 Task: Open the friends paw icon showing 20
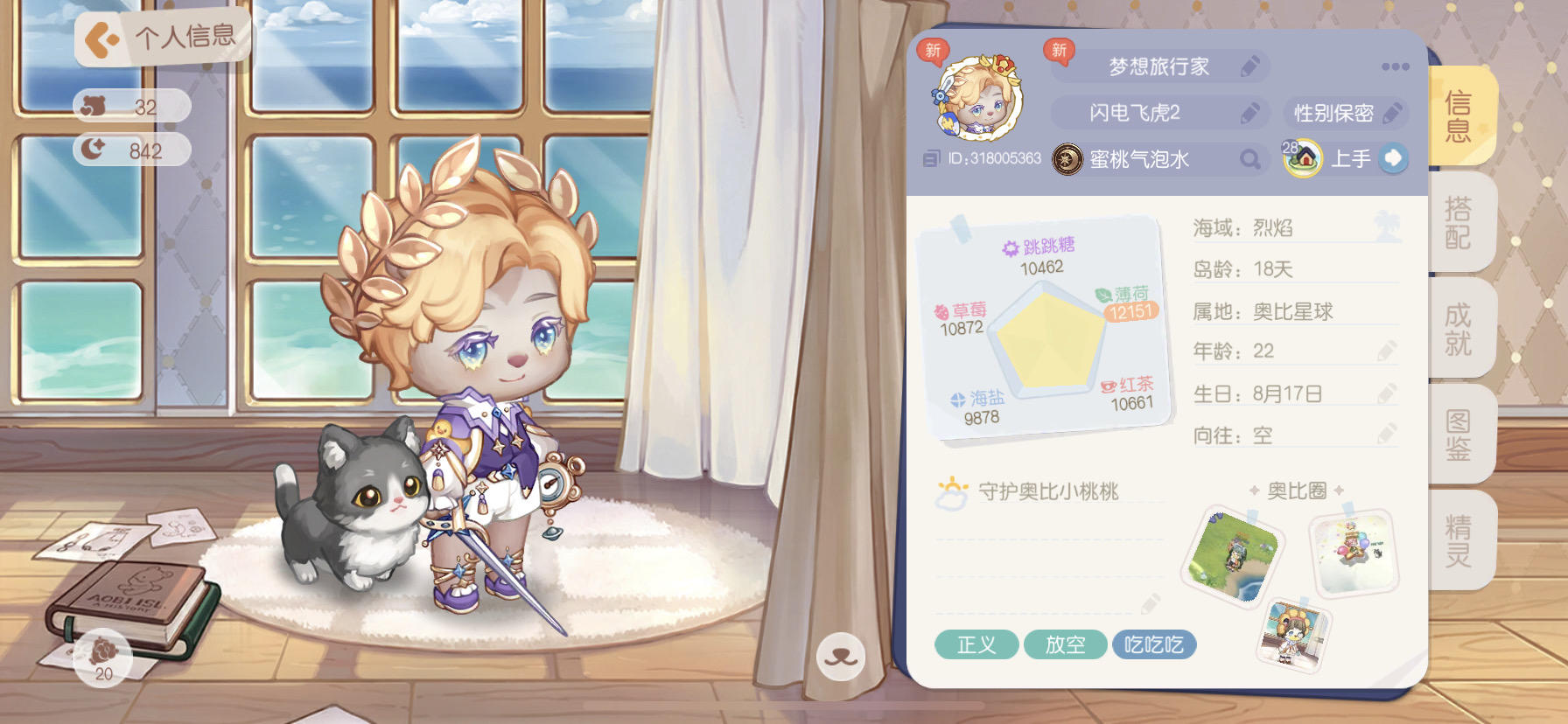click(x=102, y=658)
